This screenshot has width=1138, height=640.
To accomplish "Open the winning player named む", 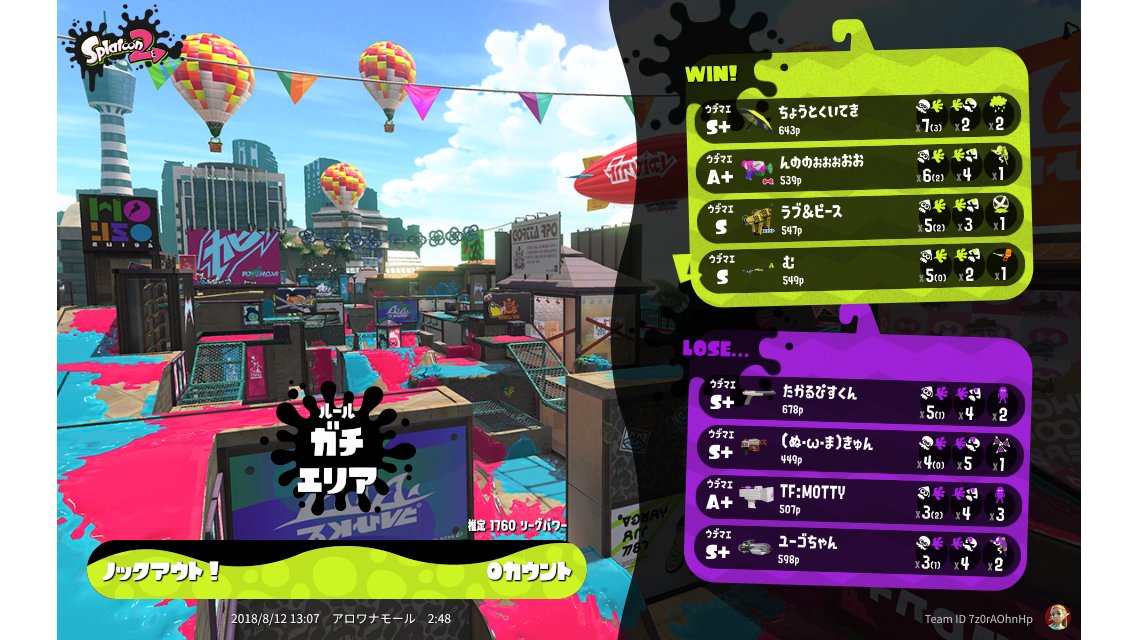I will (x=858, y=267).
